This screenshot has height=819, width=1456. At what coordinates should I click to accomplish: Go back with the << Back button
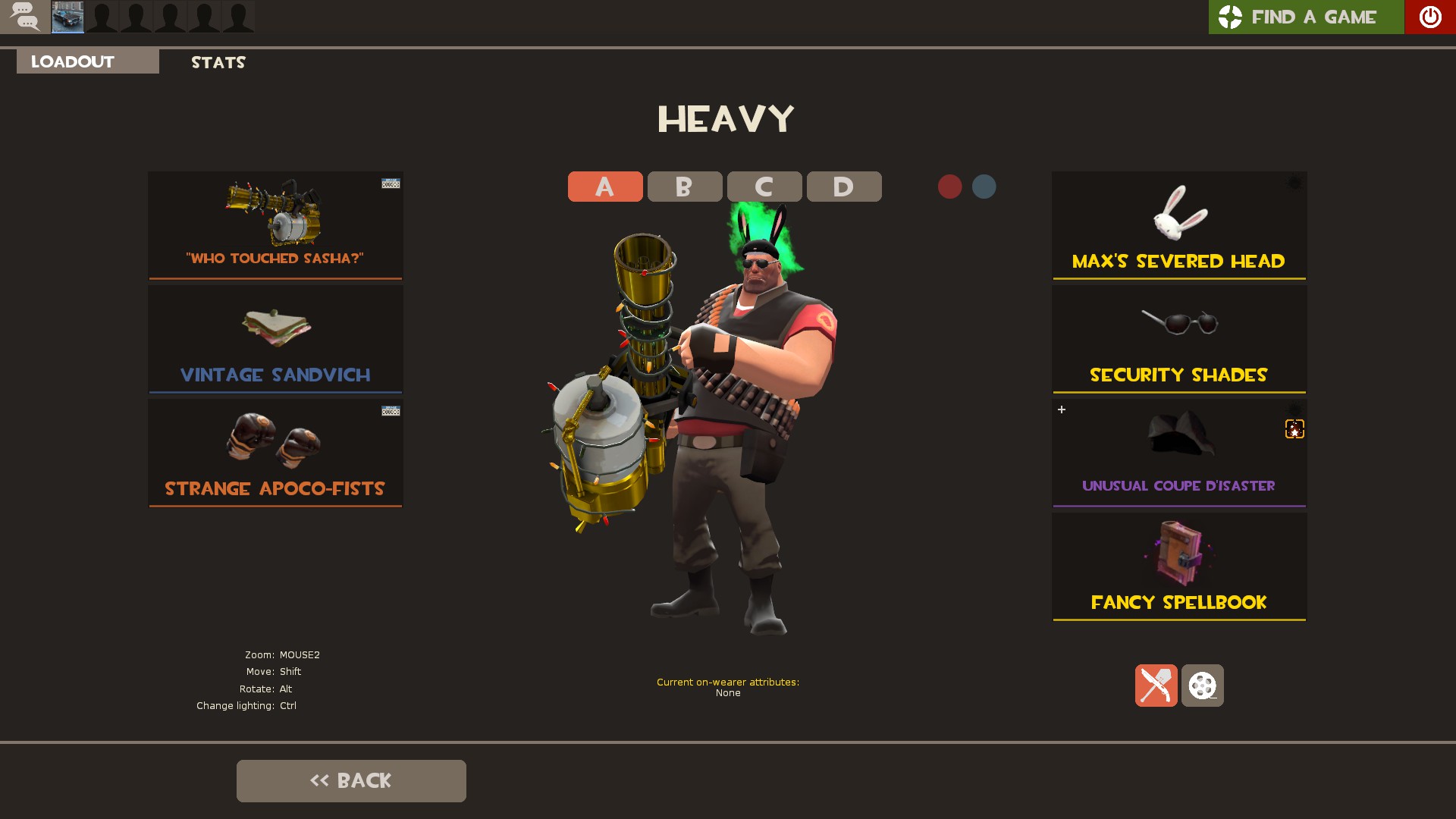(351, 780)
